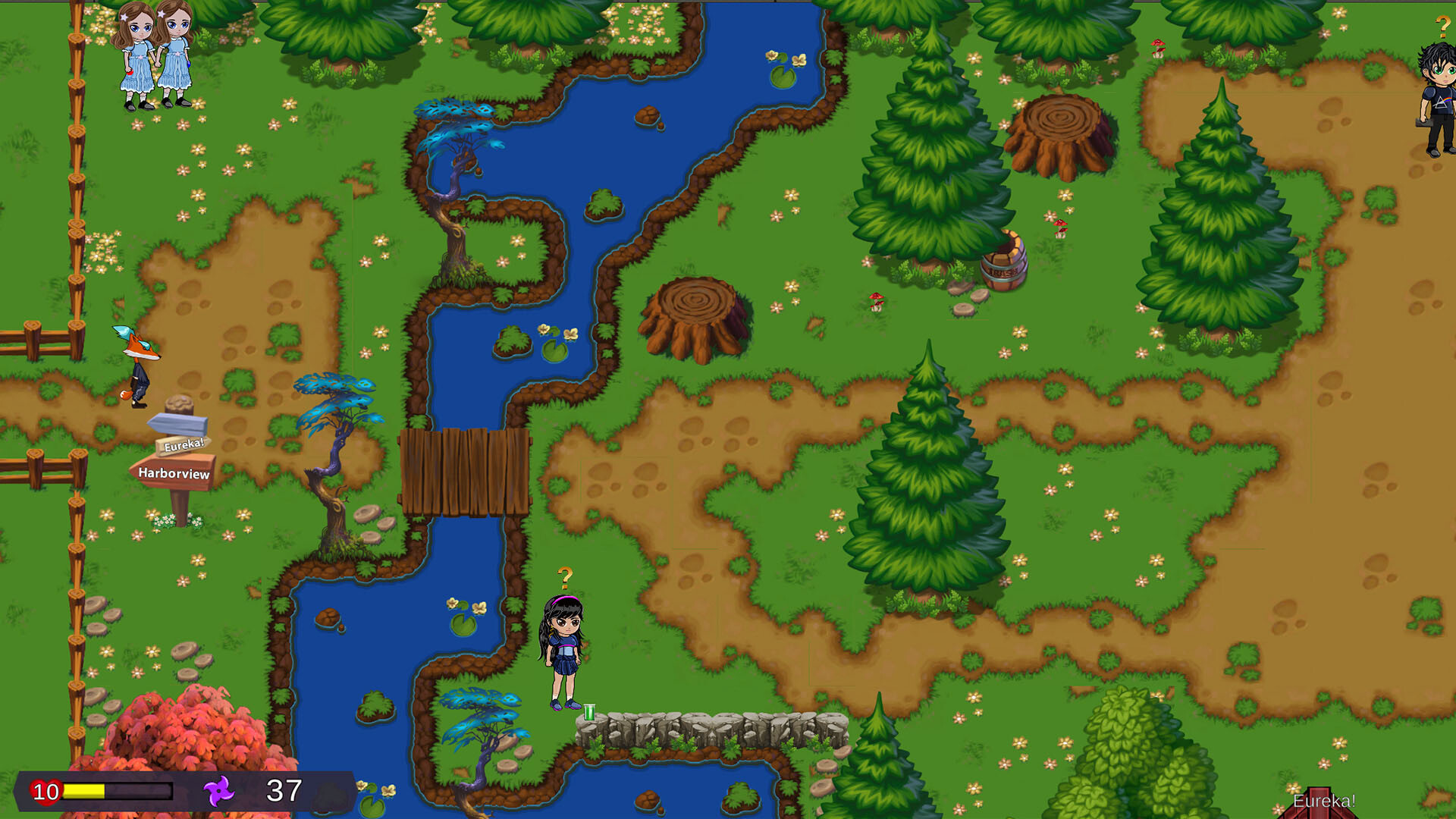Click the Eureka! sign on the signpost
This screenshot has height=819, width=1456.
(x=182, y=447)
